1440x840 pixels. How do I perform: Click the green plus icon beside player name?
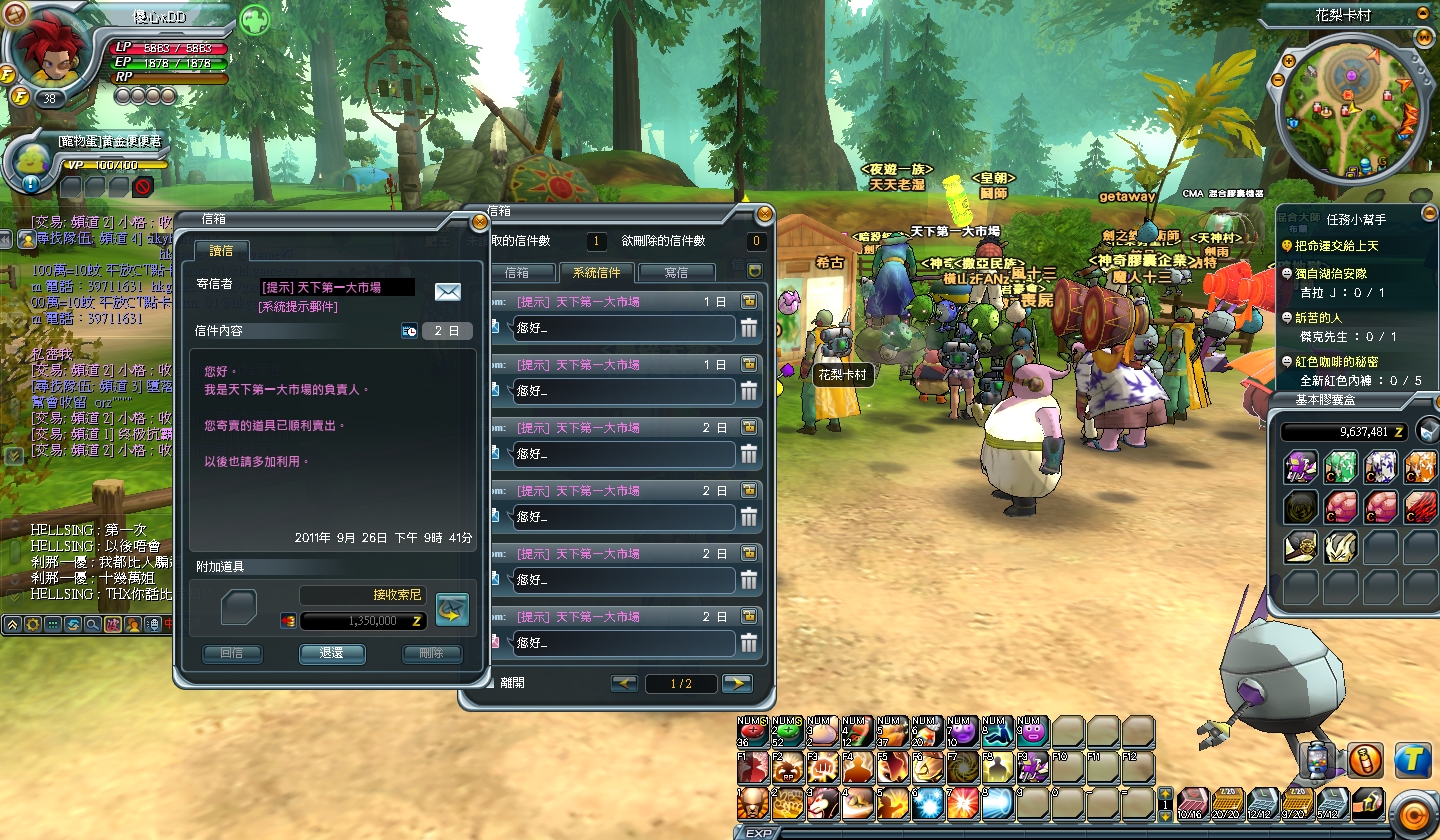coord(254,19)
